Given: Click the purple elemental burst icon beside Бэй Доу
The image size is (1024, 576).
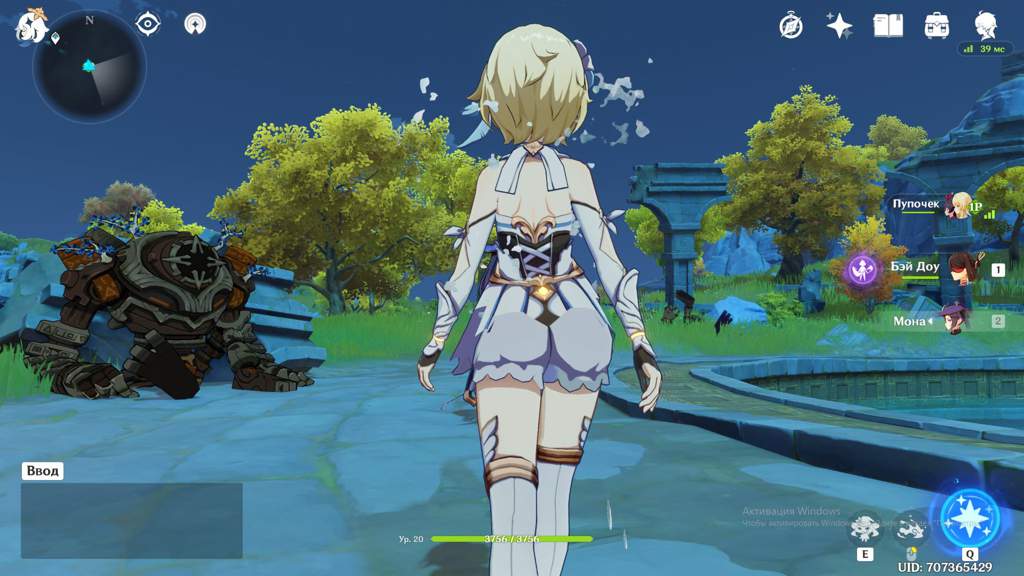Looking at the screenshot, I should tap(862, 269).
